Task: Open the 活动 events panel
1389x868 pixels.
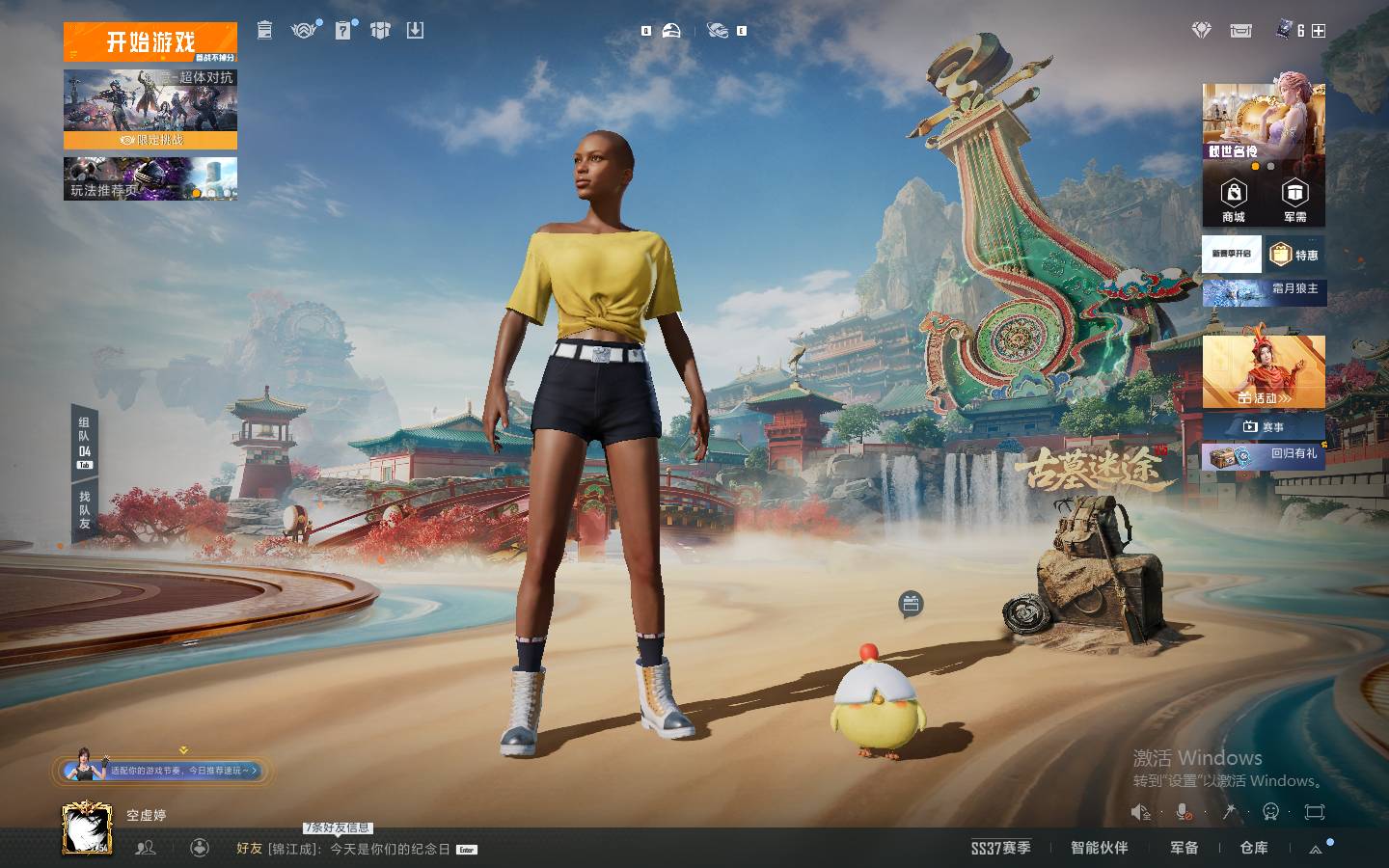Action: pyautogui.click(x=1264, y=372)
